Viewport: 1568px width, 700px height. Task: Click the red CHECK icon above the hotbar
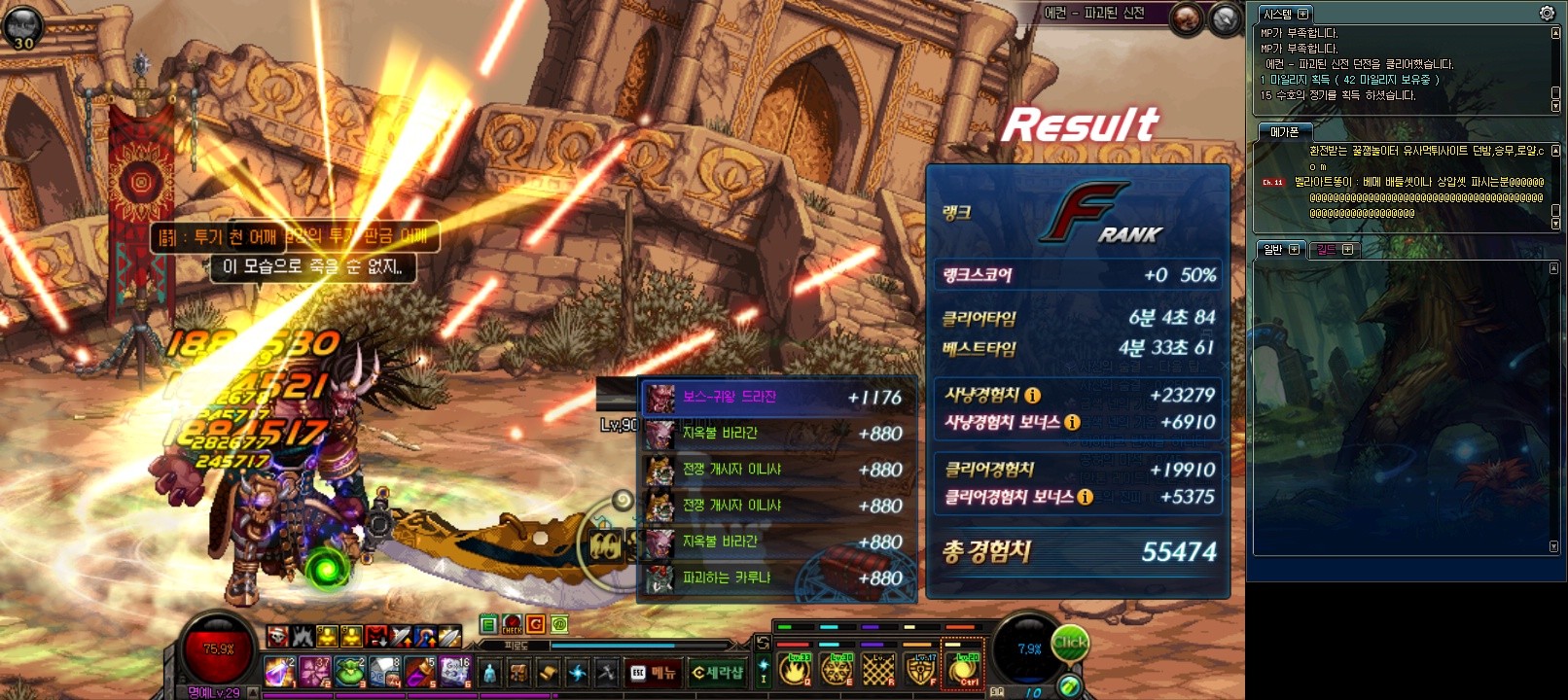point(512,624)
